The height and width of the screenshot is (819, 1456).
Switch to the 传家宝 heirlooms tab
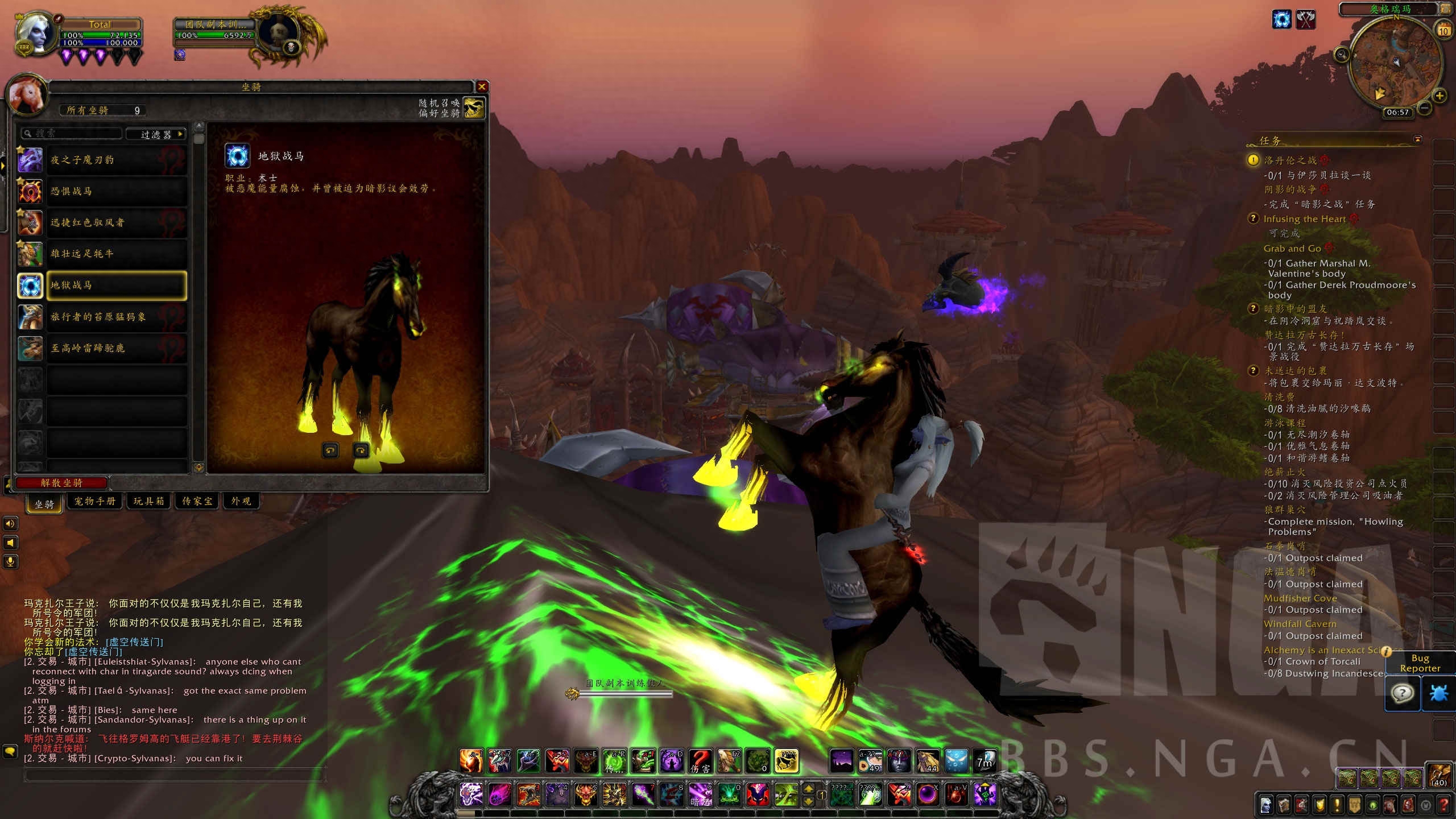197,501
